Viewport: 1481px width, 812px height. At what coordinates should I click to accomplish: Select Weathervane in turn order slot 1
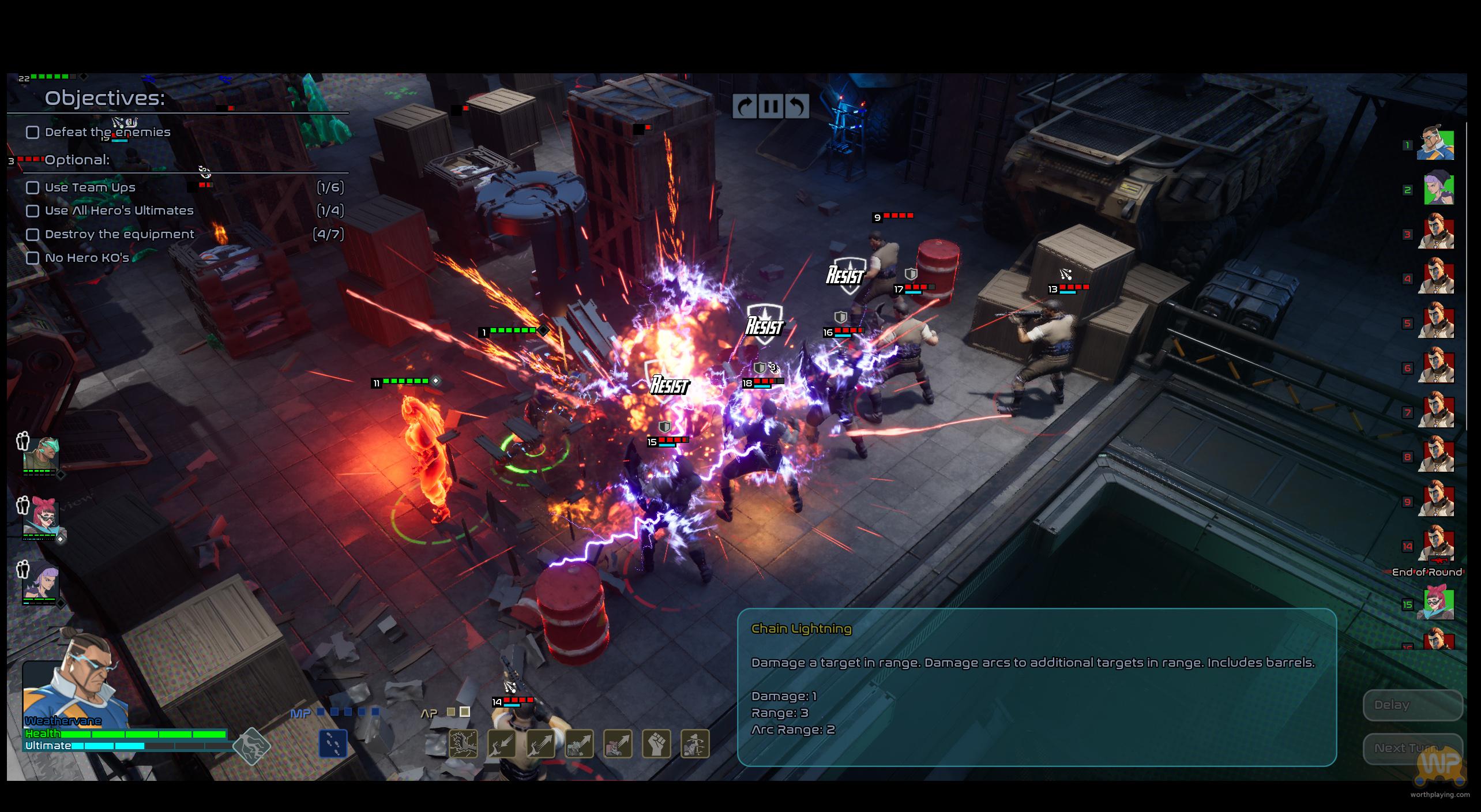tap(1435, 144)
